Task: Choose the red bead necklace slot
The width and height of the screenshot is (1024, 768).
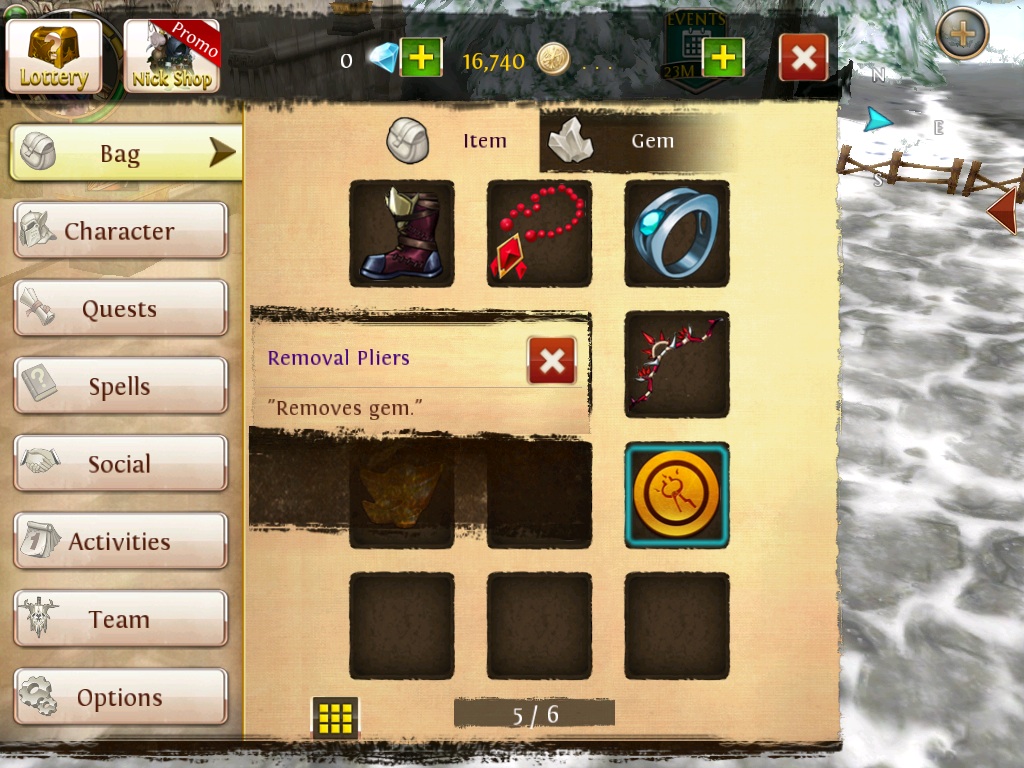Action: 539,233
